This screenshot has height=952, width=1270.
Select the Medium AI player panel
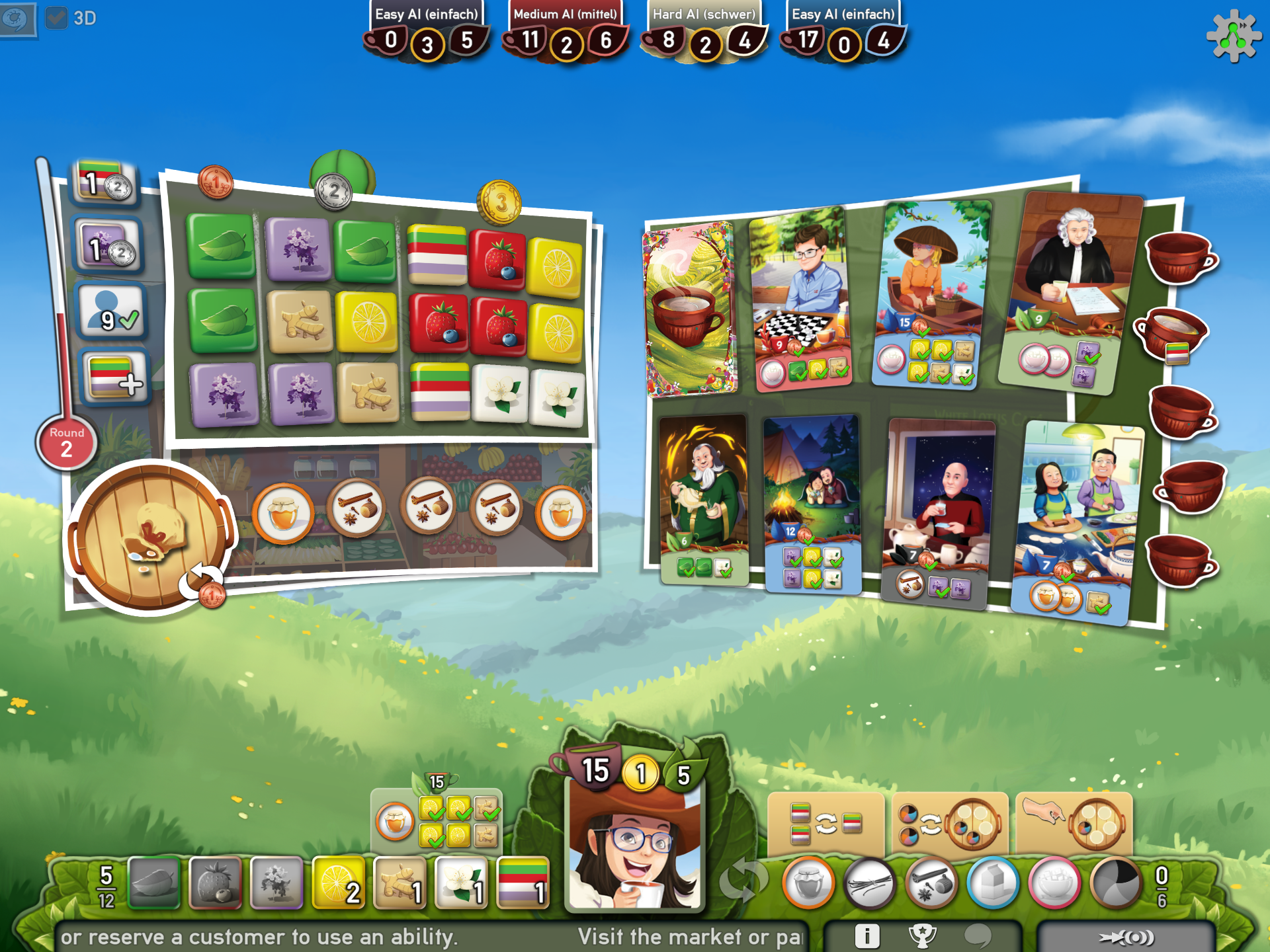tap(566, 30)
